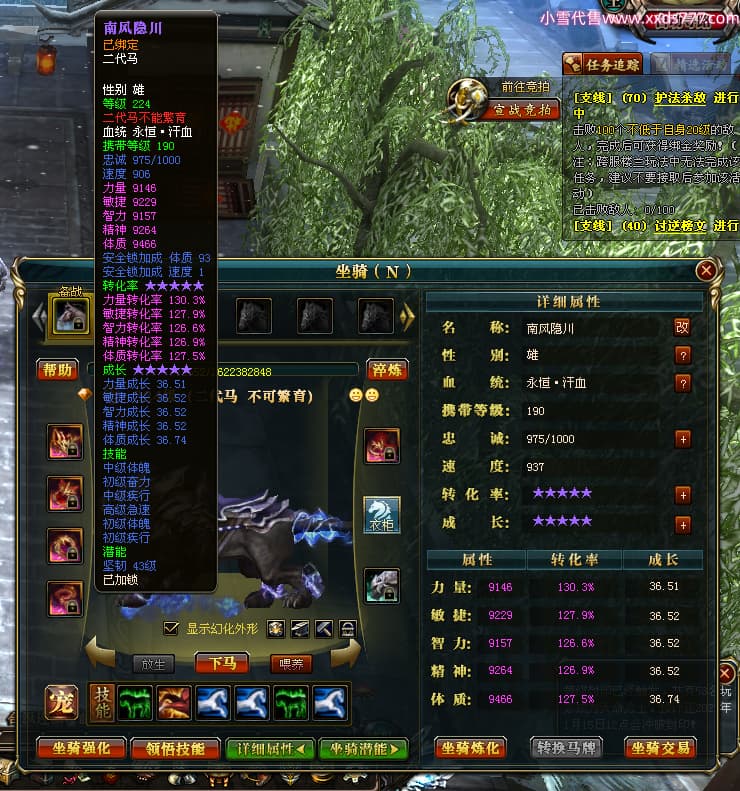Click the 喂养 feed button
The image size is (740, 791).
click(x=290, y=663)
